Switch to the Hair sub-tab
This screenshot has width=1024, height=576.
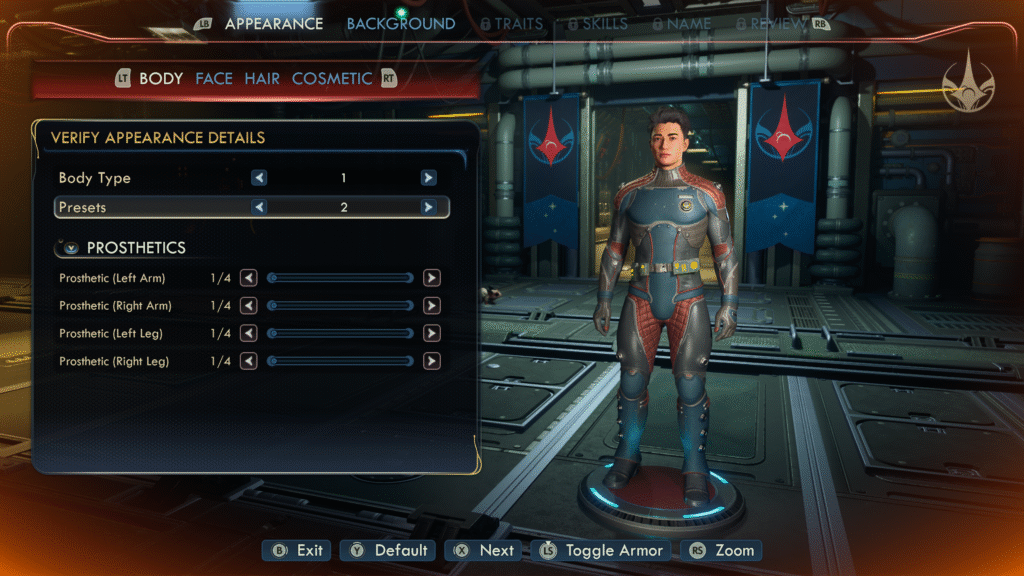262,78
